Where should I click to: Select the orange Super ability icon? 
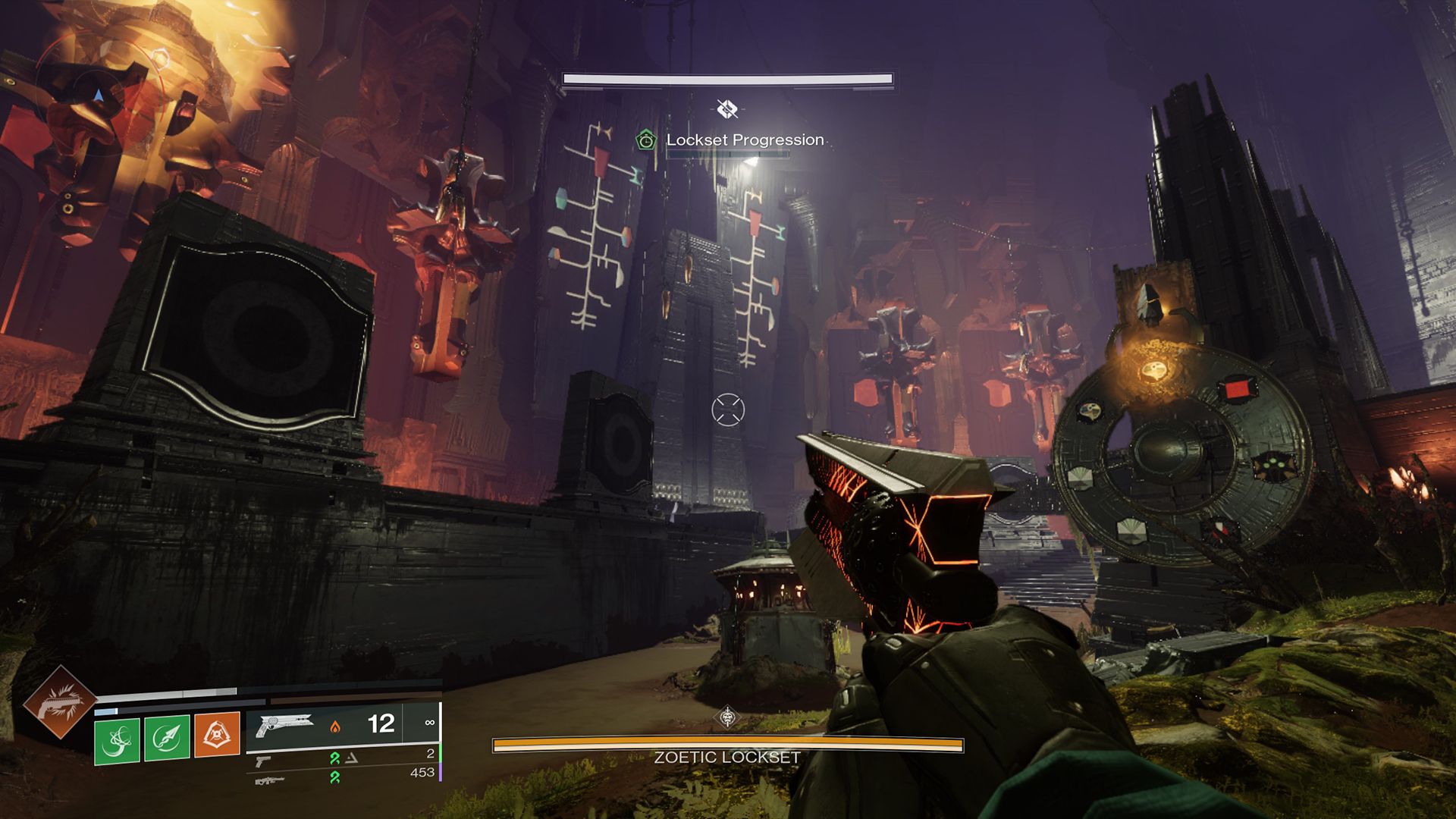(x=218, y=733)
